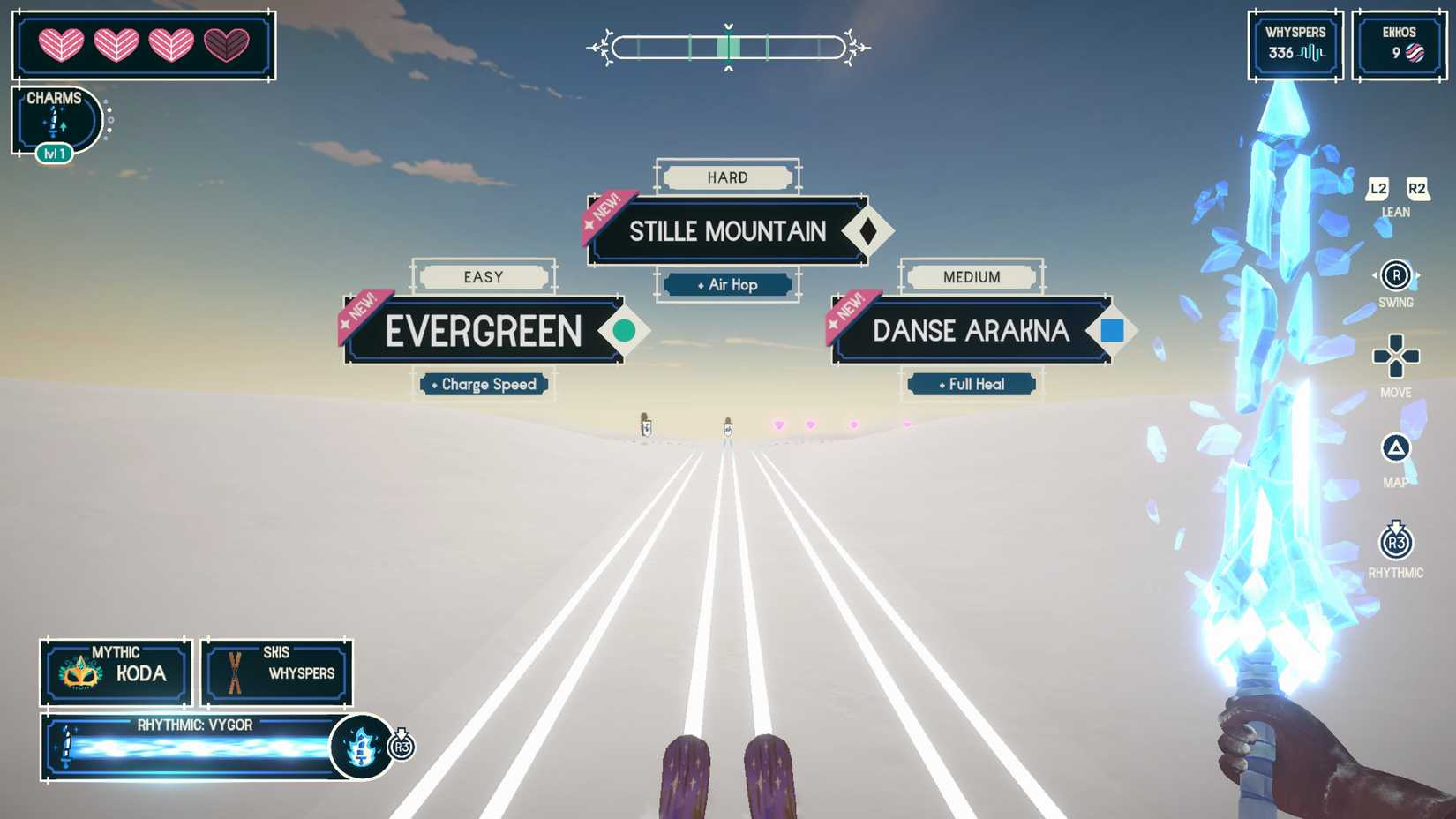Click the green circle Evergreen difficulty icon

click(627, 331)
